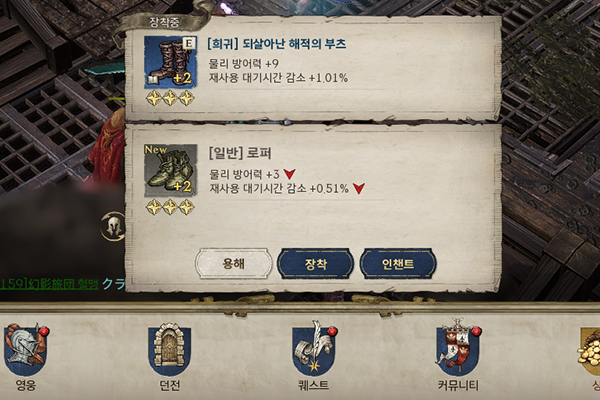Open the gold coins shop menu
Image resolution: width=600 pixels, height=400 pixels.
588,350
